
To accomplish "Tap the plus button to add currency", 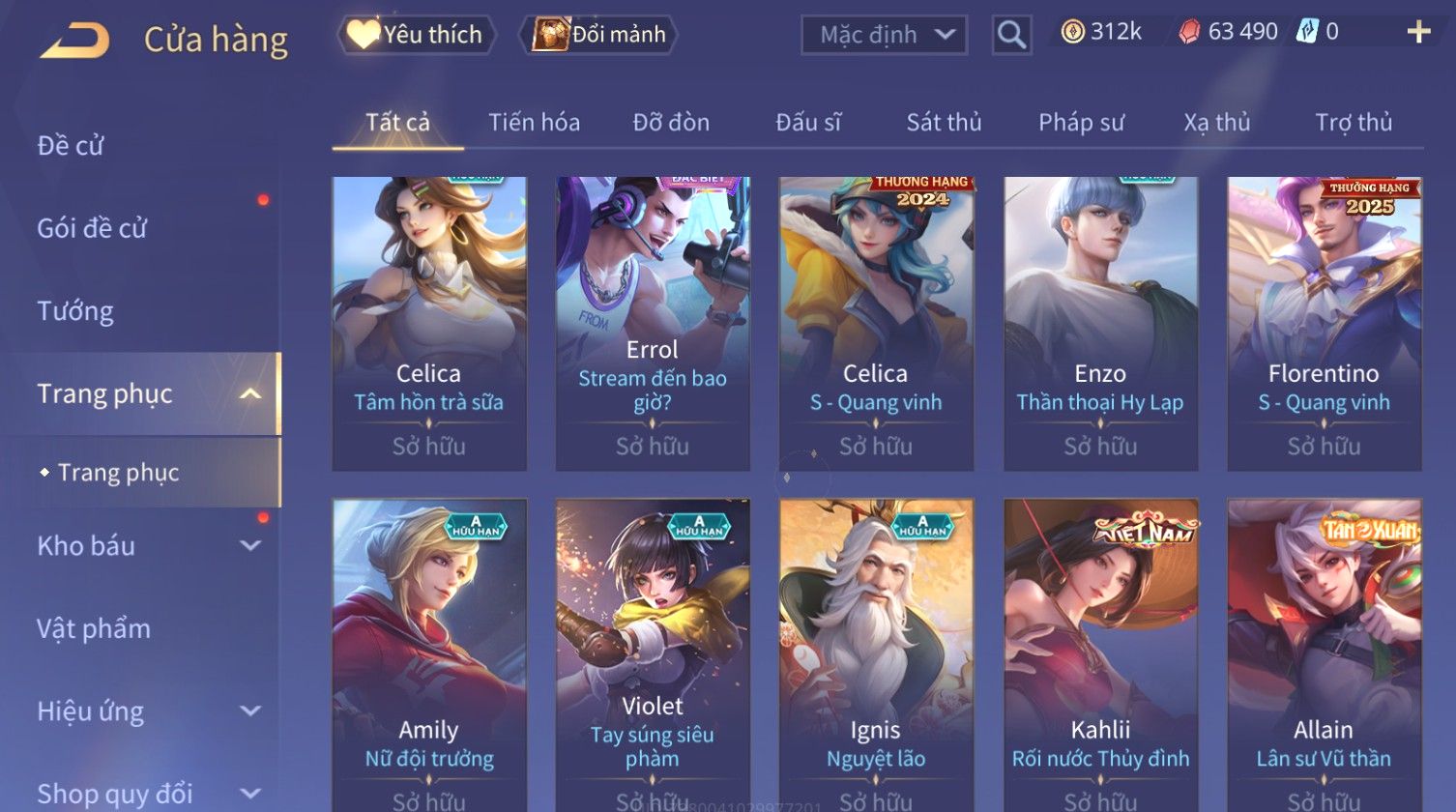I will coord(1418,33).
